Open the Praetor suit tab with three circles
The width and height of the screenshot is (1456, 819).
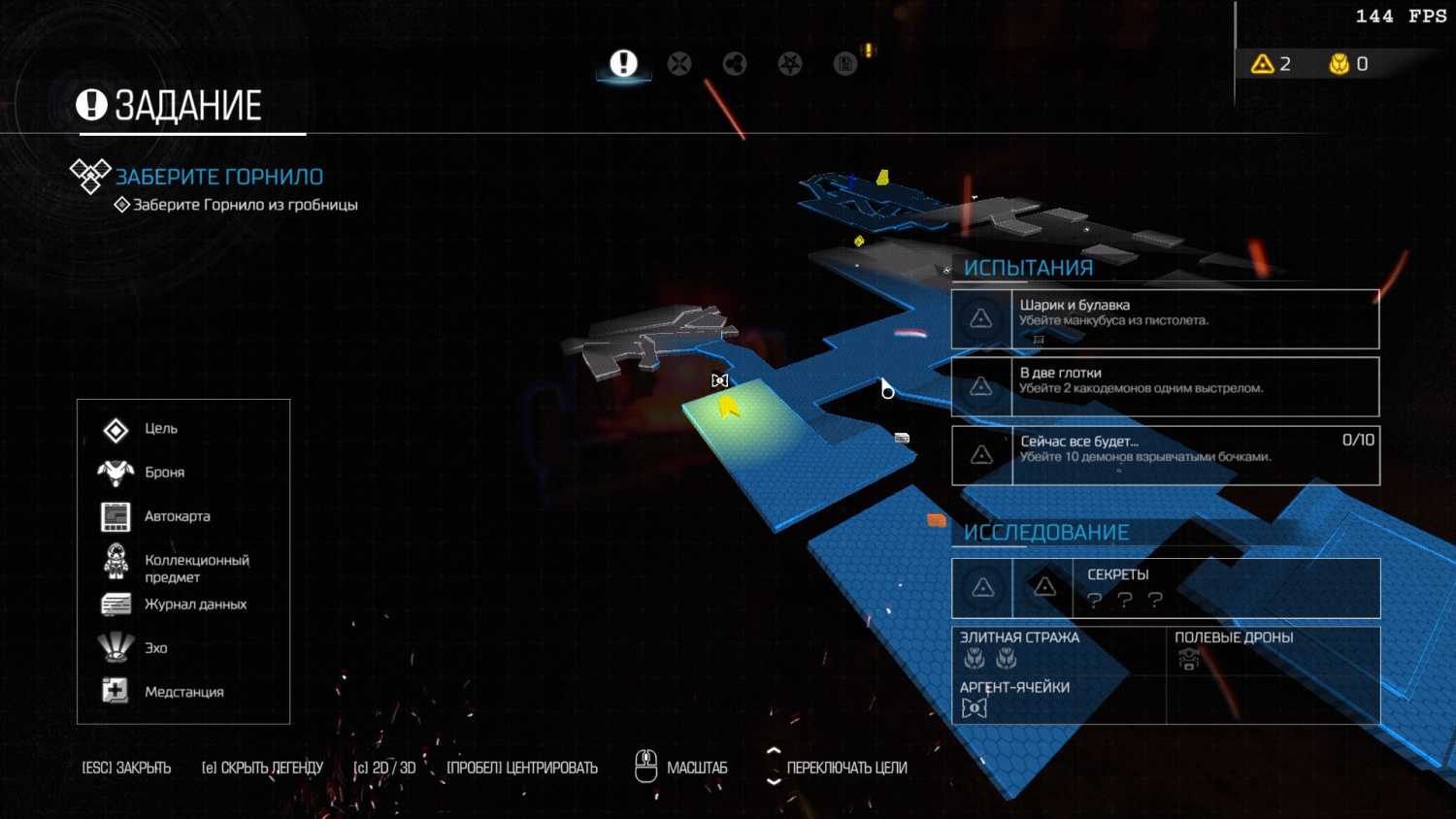735,64
